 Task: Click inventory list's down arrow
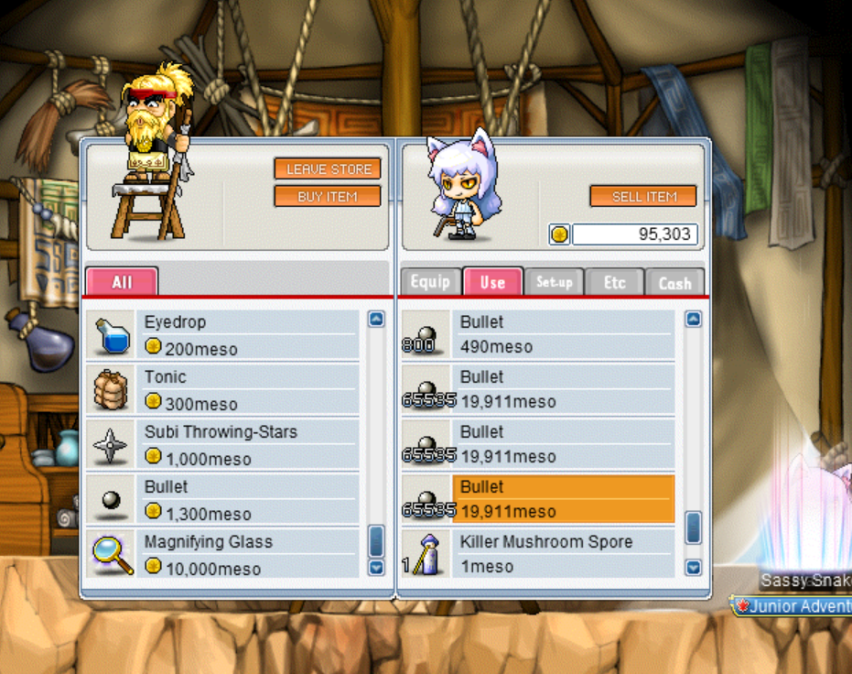click(693, 567)
